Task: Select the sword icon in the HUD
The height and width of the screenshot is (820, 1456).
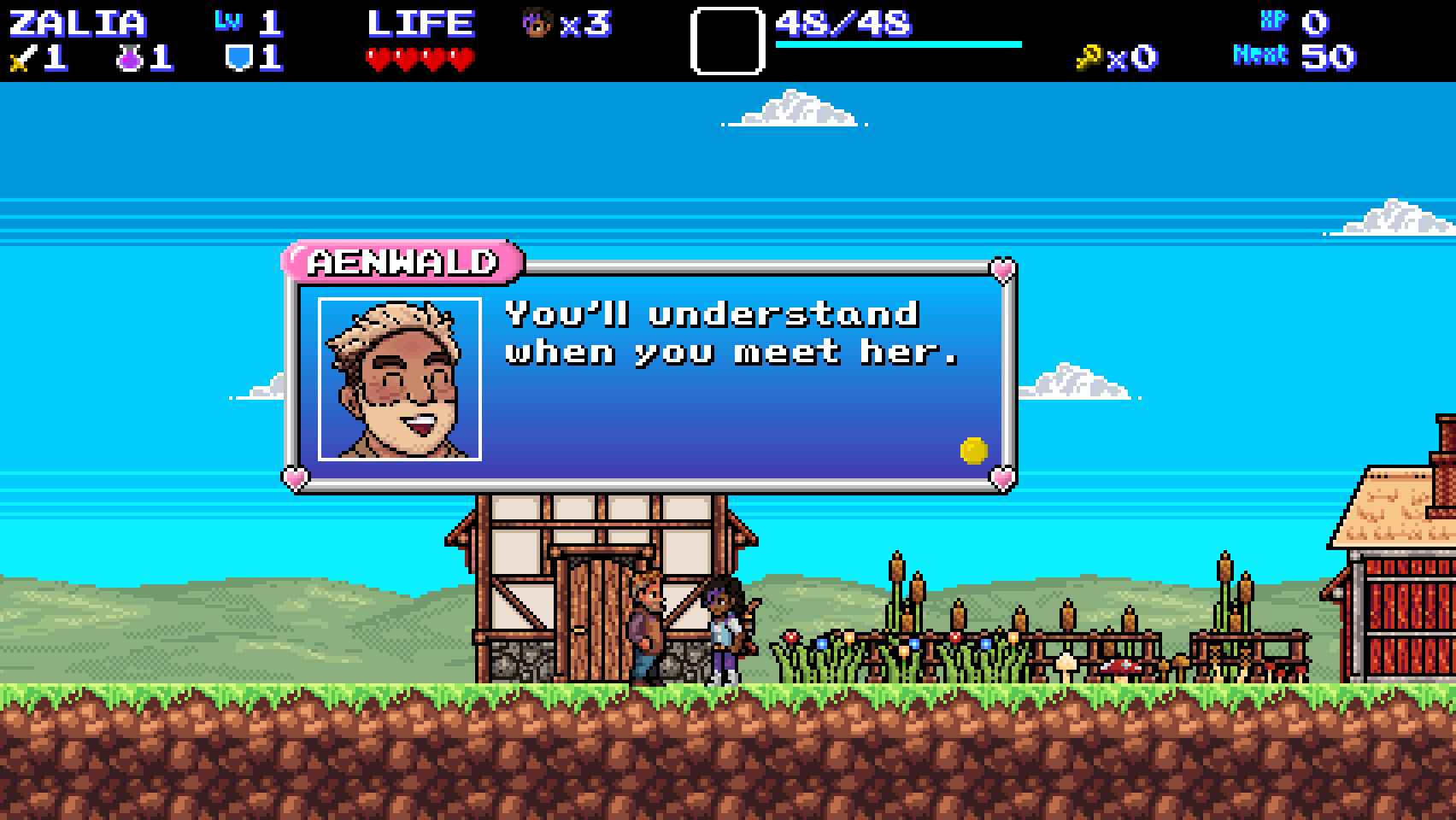Action: [19, 58]
